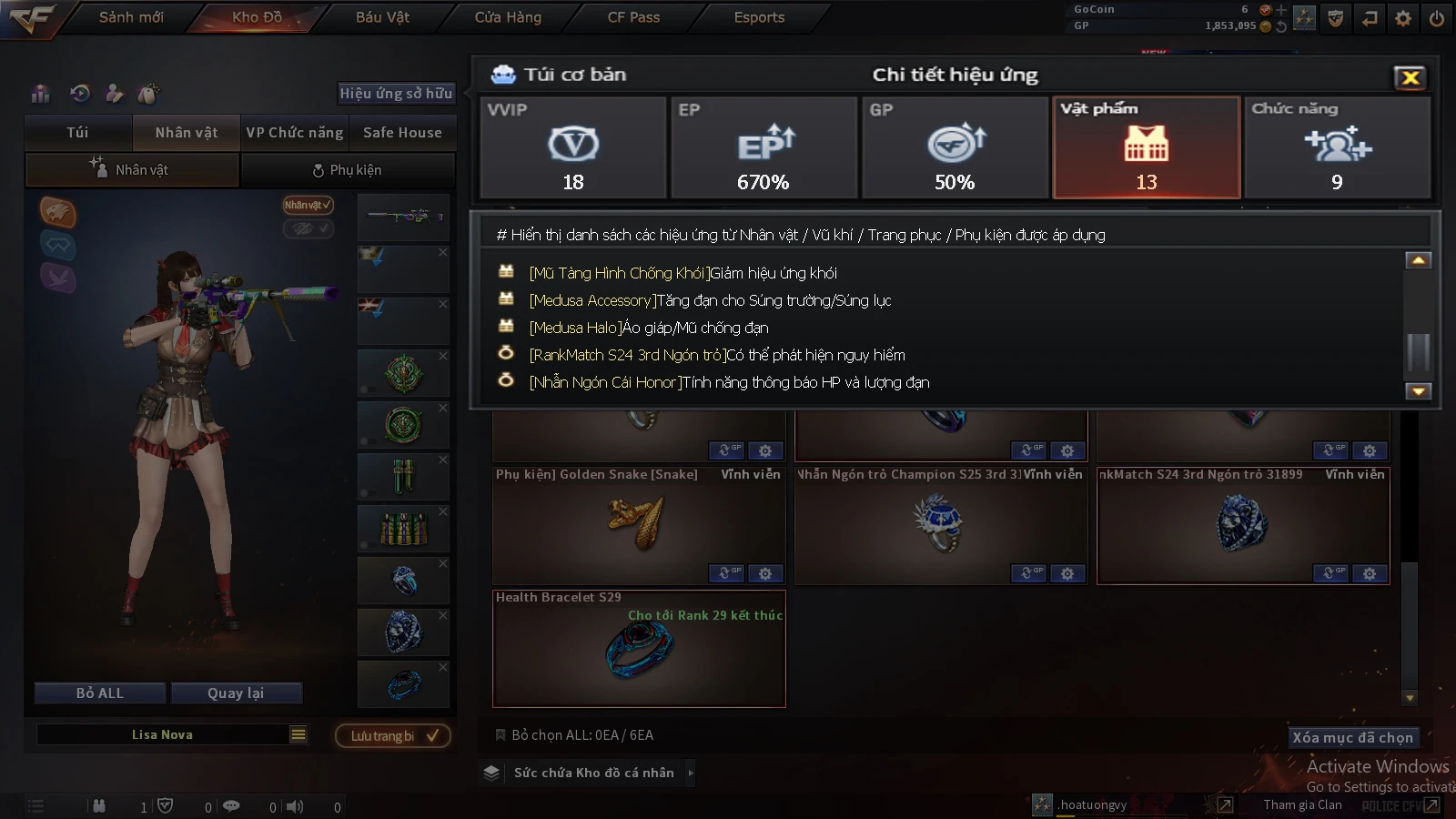Switch to the Báu Vật tab
This screenshot has width=1456, height=819.
pyautogui.click(x=382, y=17)
